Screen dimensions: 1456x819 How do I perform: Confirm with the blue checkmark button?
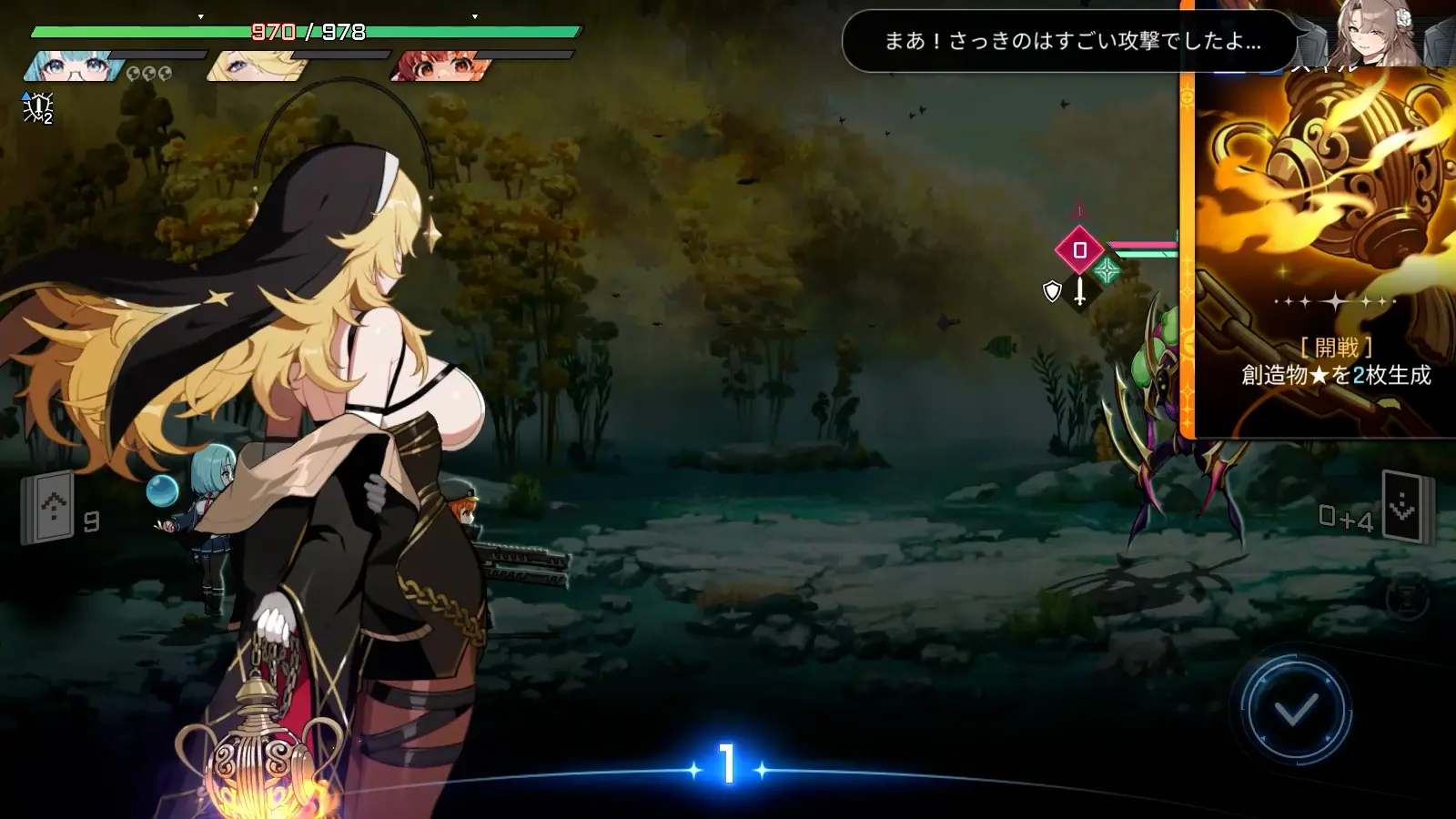pyautogui.click(x=1296, y=710)
